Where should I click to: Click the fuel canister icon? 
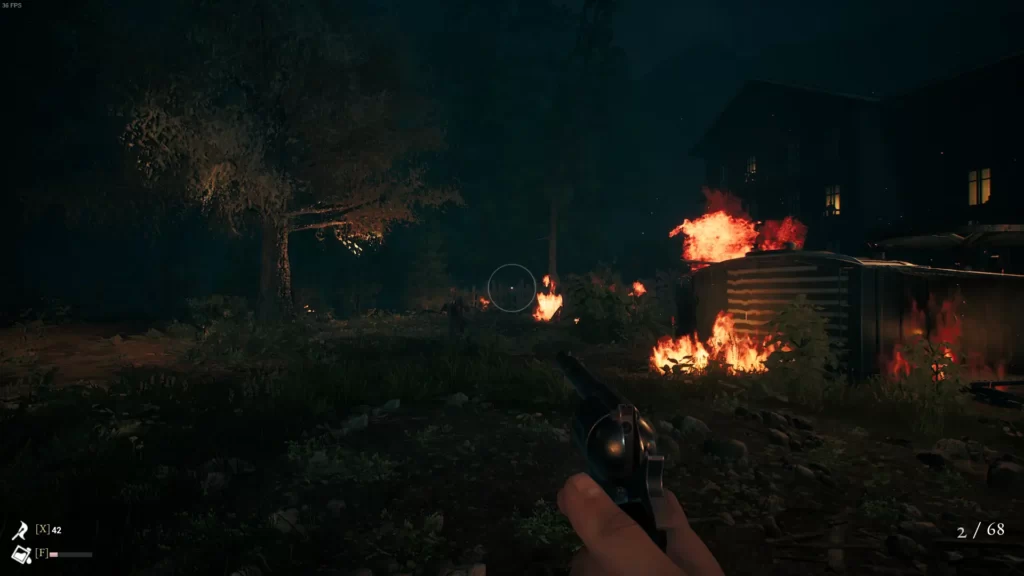click(x=20, y=554)
